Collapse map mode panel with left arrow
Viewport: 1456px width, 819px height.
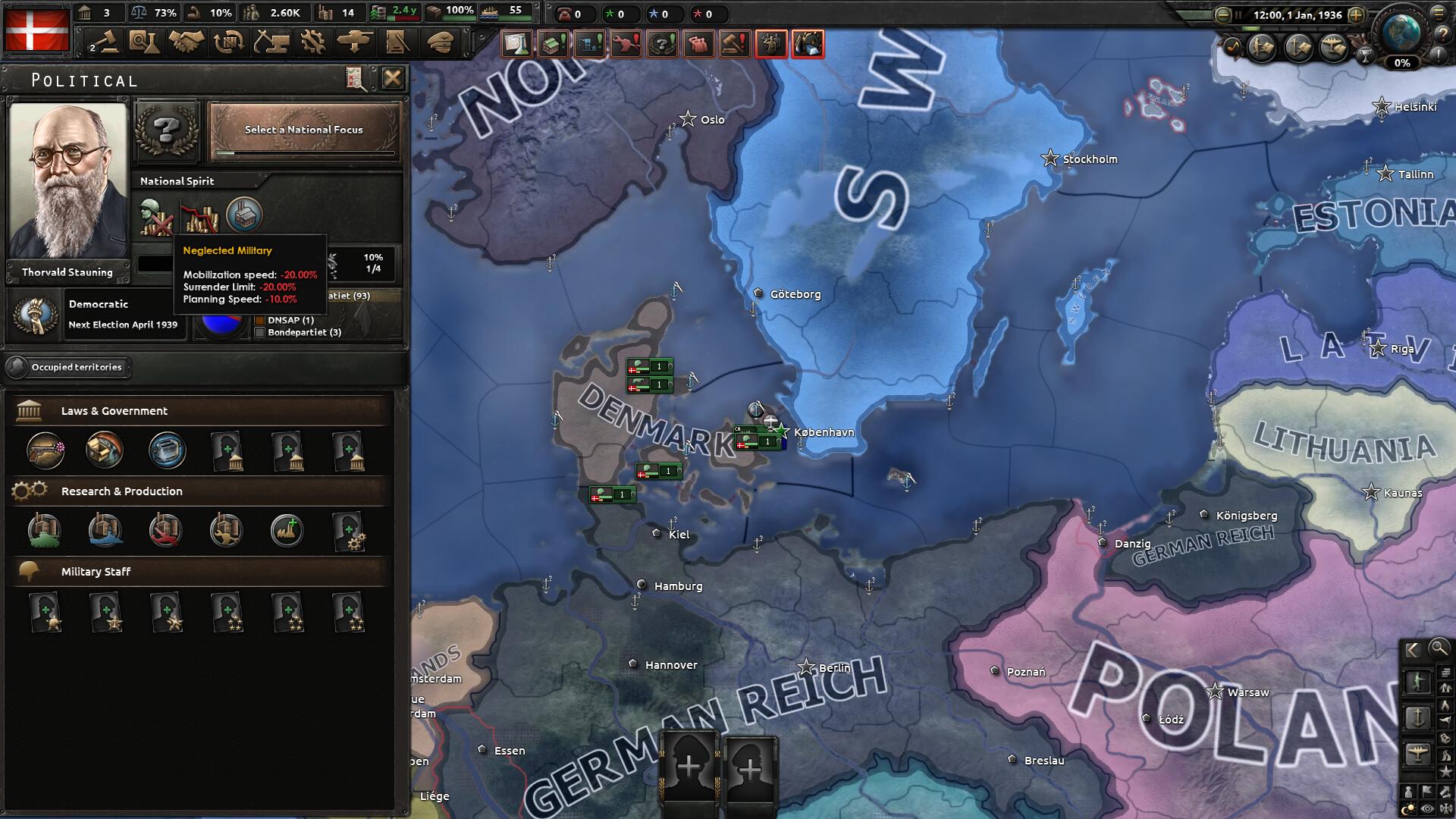(1412, 649)
